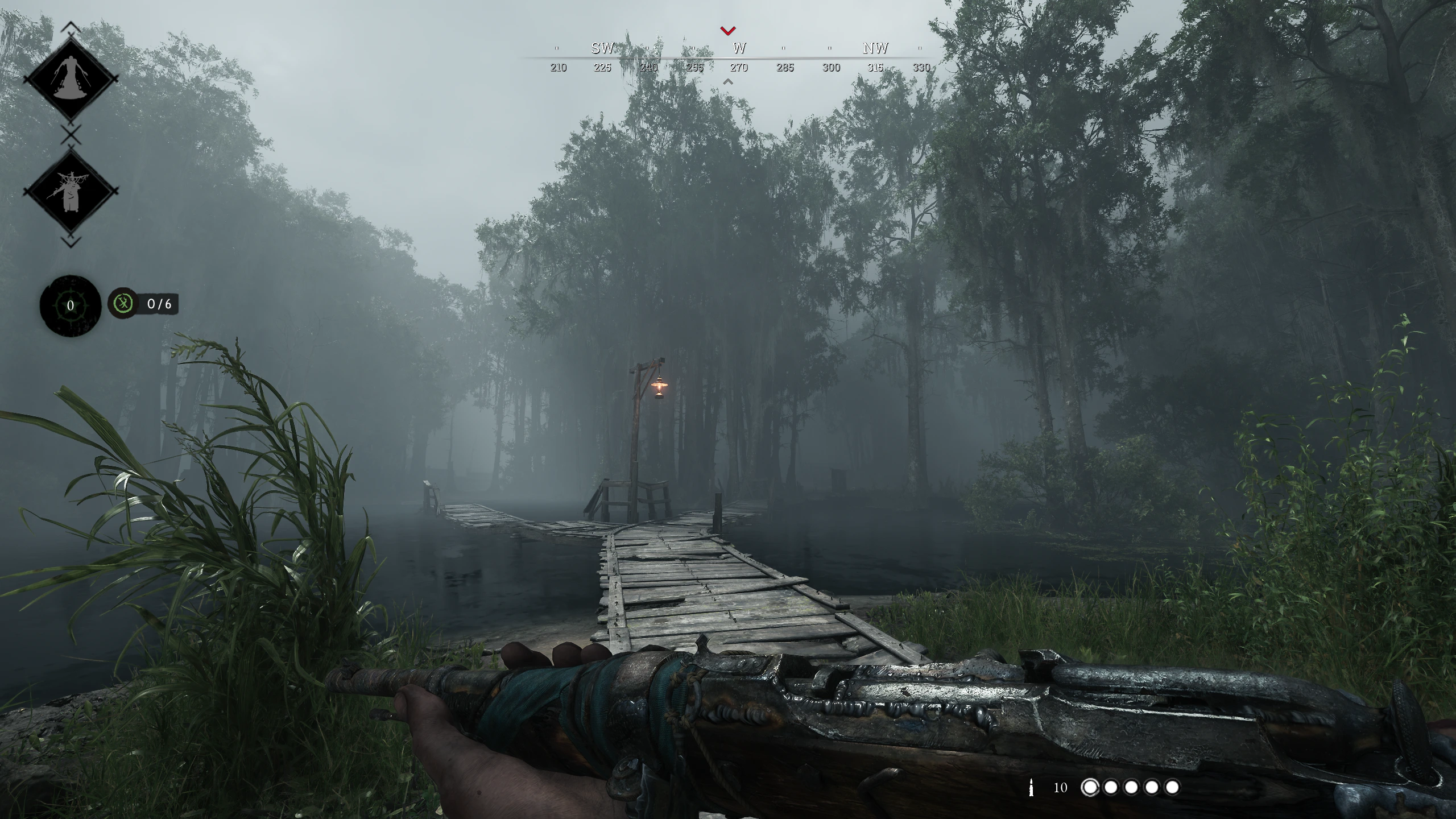The image size is (1456, 819).
Task: Select the crossed-tools symbol beside the clue count
Action: [x=124, y=304]
